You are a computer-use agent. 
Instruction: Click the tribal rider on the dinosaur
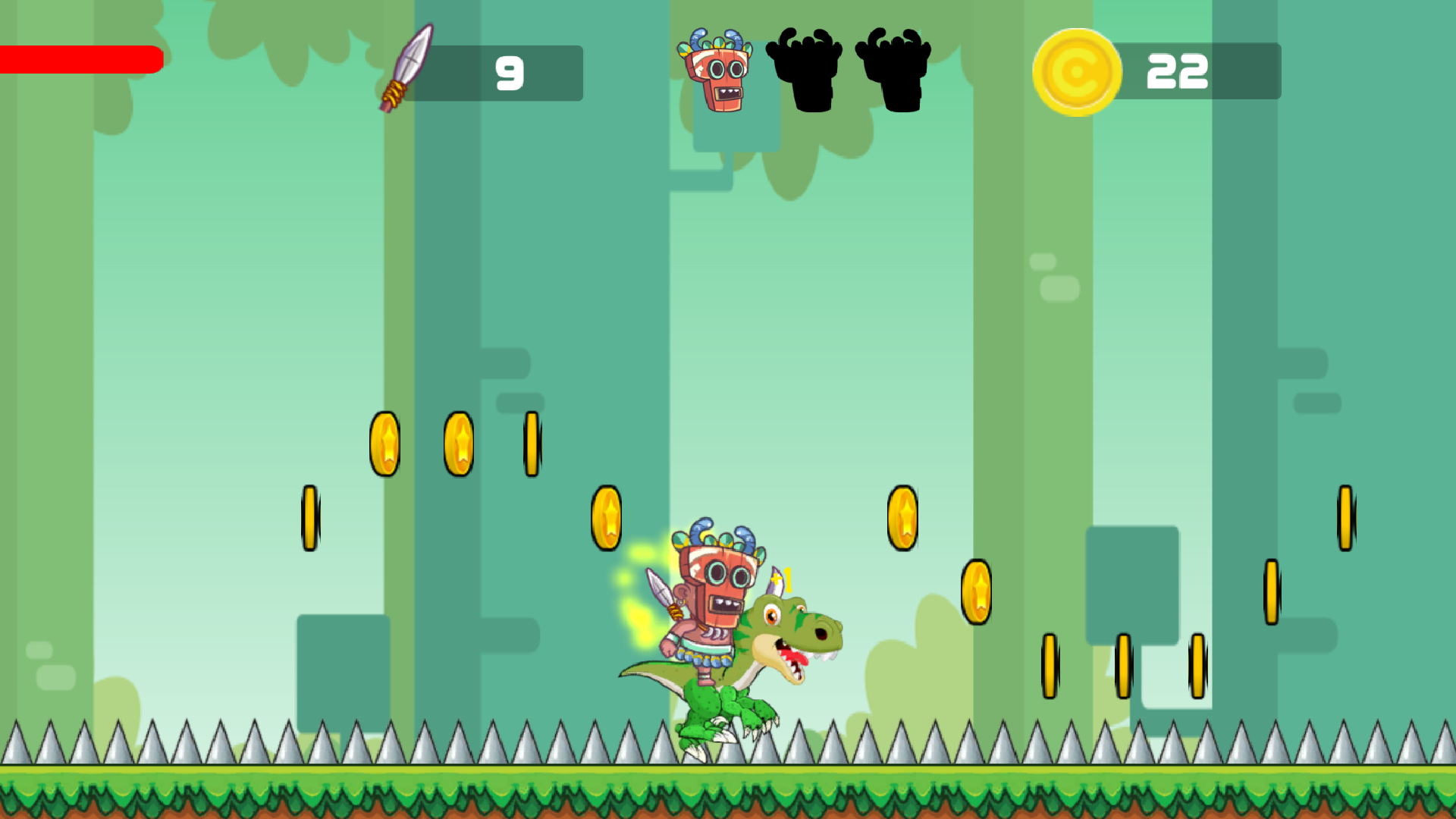(713, 599)
